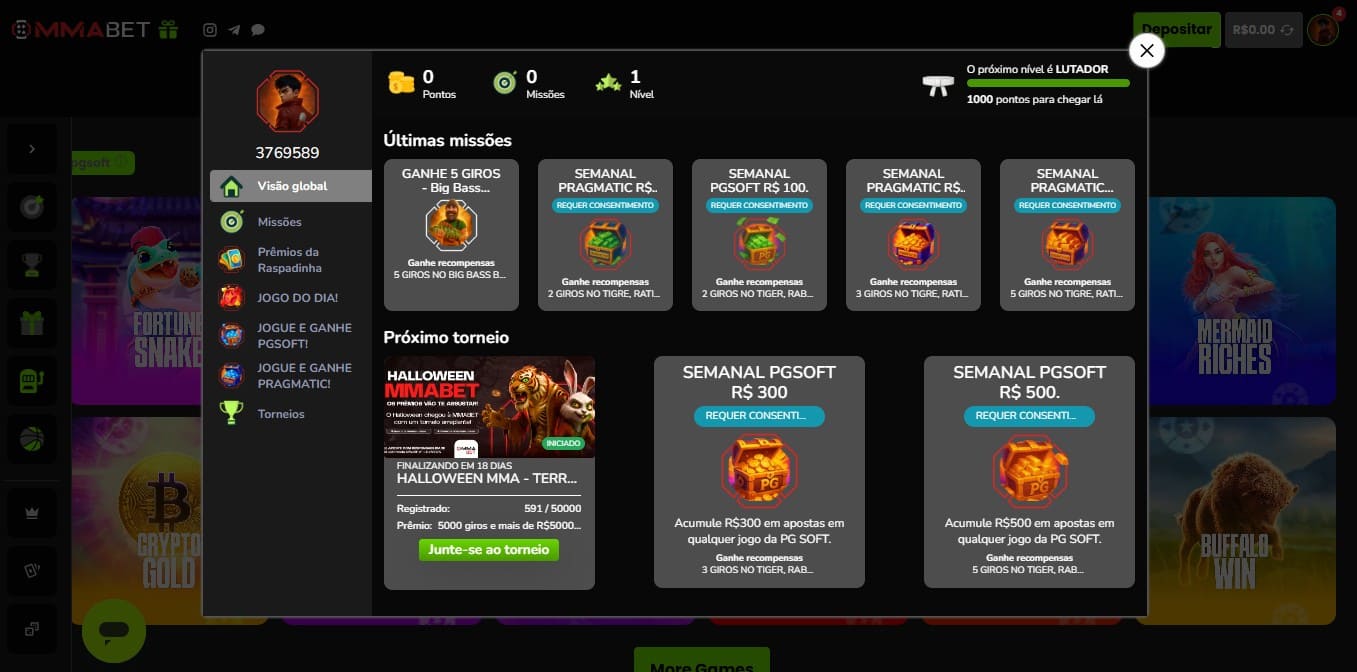Open the Telegram link in the header
The image size is (1357, 672).
point(234,30)
